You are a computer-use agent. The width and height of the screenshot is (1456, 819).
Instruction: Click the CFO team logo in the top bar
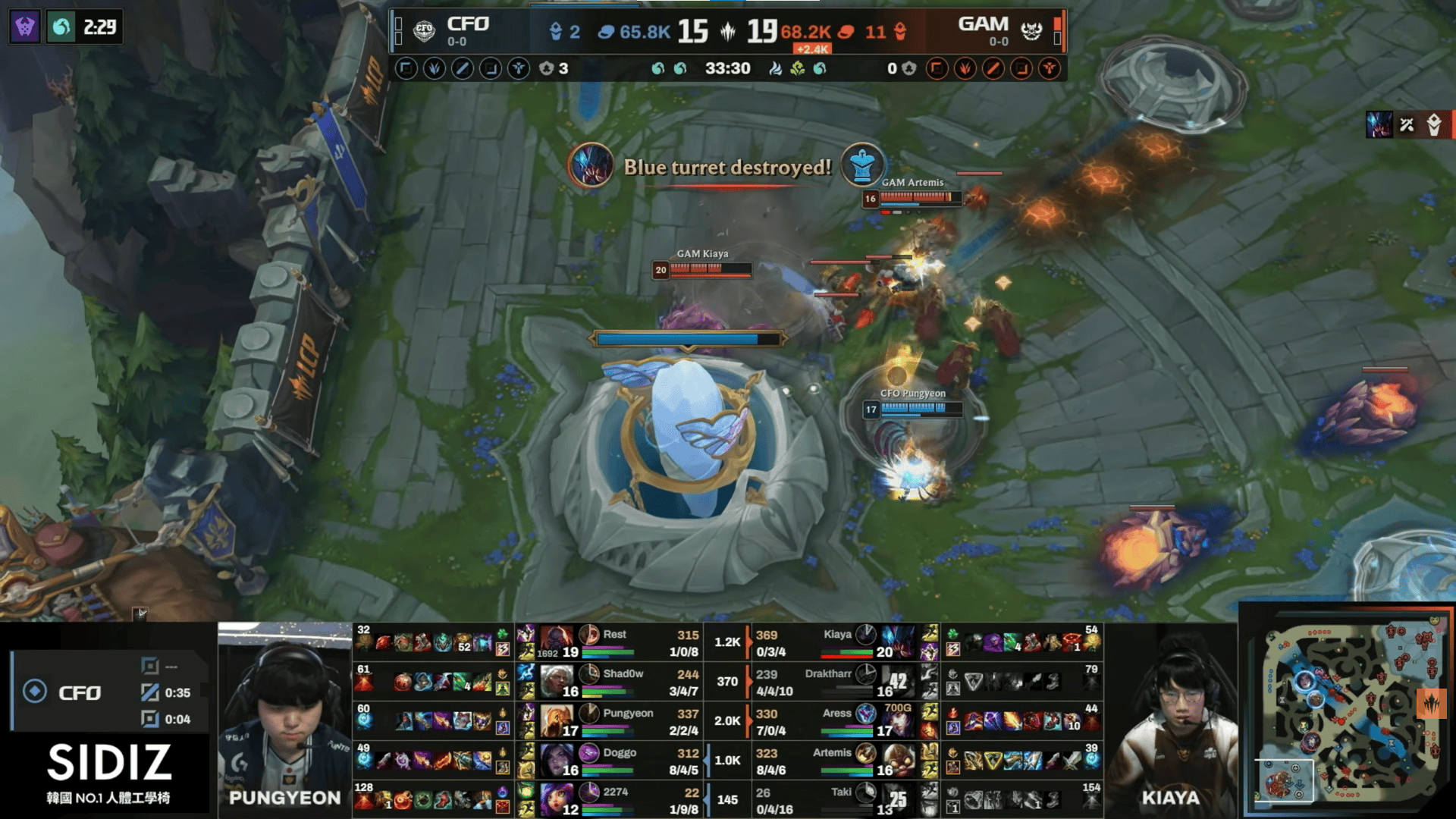pyautogui.click(x=424, y=31)
